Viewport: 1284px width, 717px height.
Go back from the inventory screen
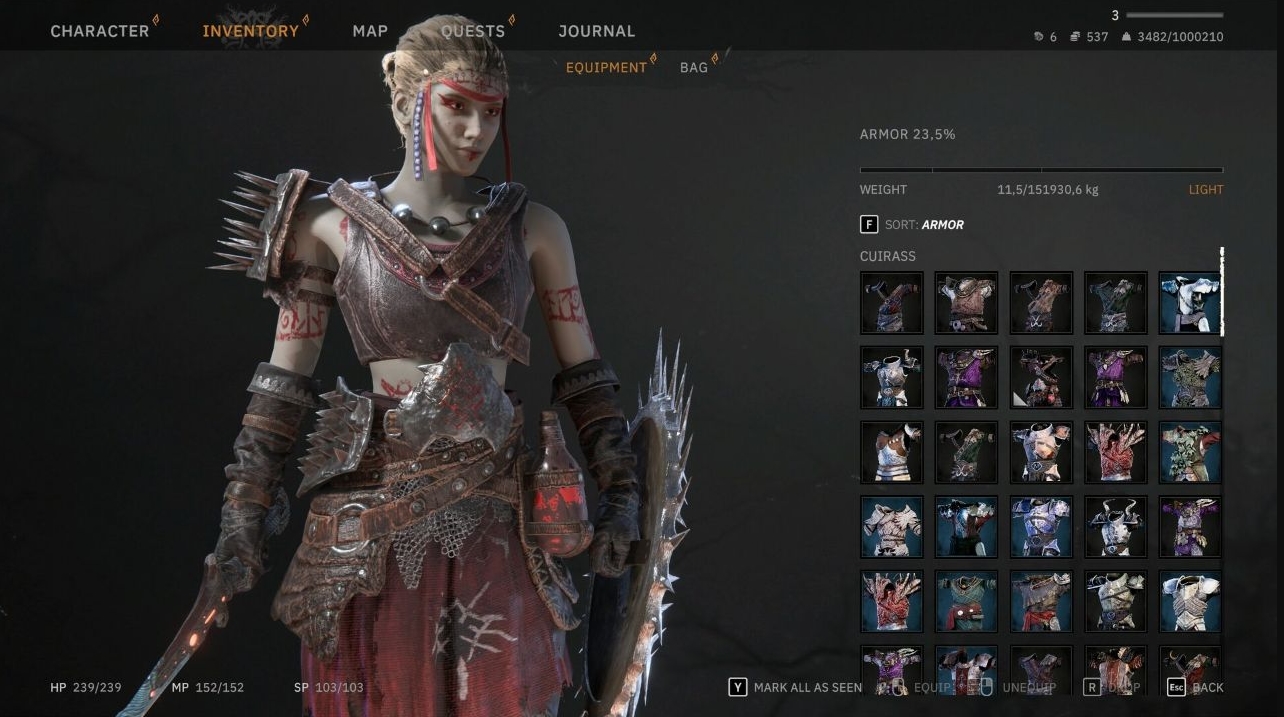(1196, 688)
